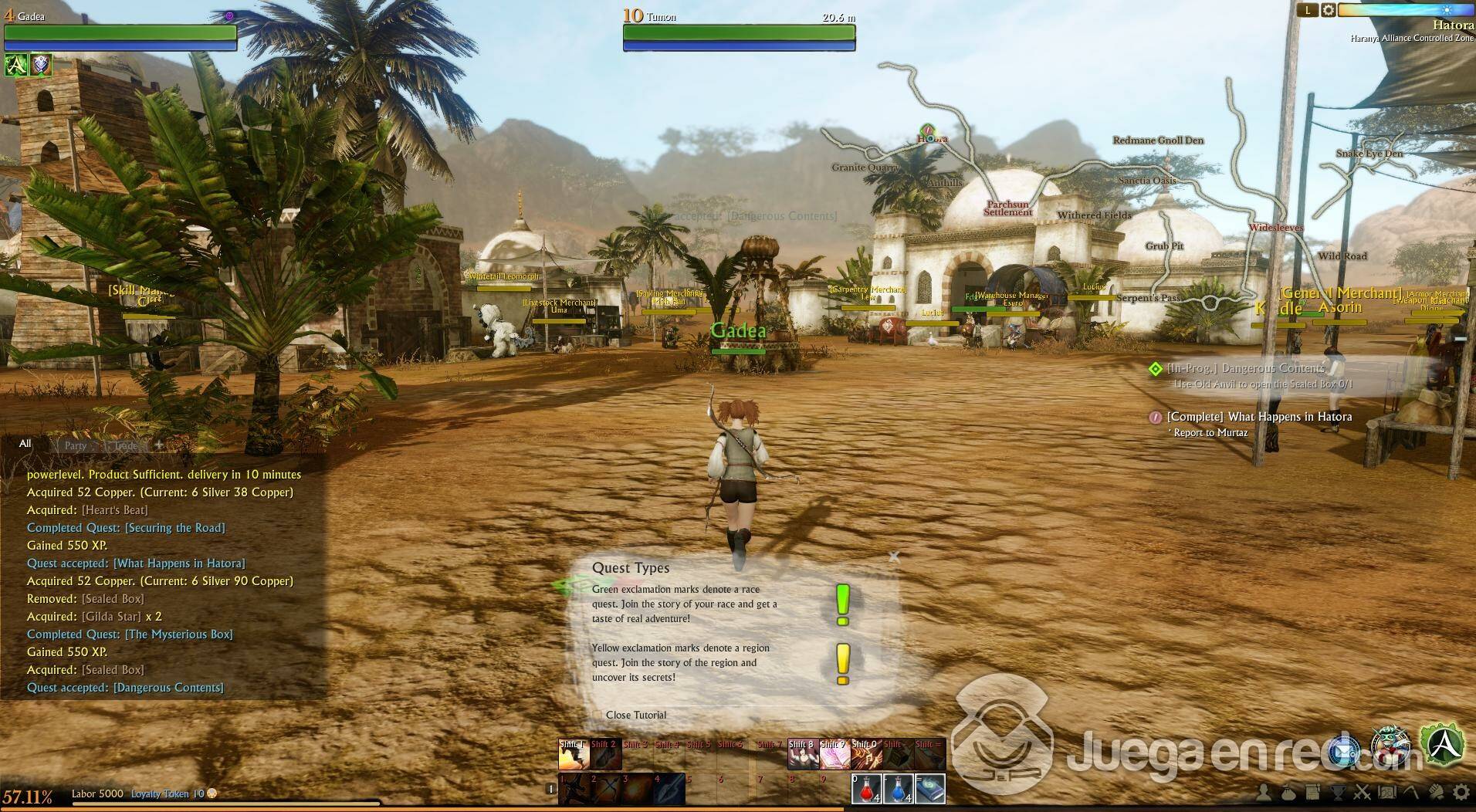
Task: Activate the blue book hotbar item
Action: coord(929,789)
